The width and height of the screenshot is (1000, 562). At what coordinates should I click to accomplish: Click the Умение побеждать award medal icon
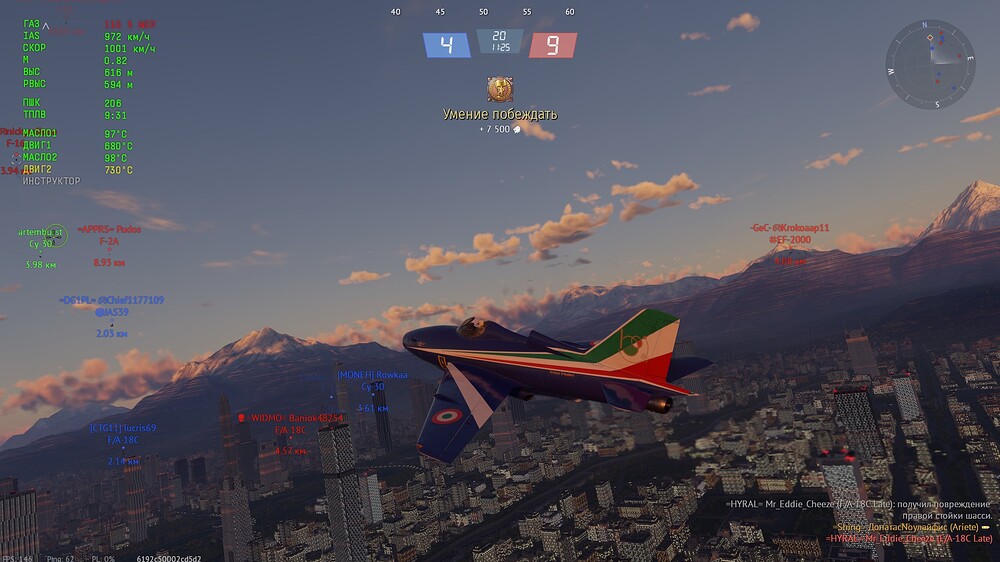[x=499, y=89]
